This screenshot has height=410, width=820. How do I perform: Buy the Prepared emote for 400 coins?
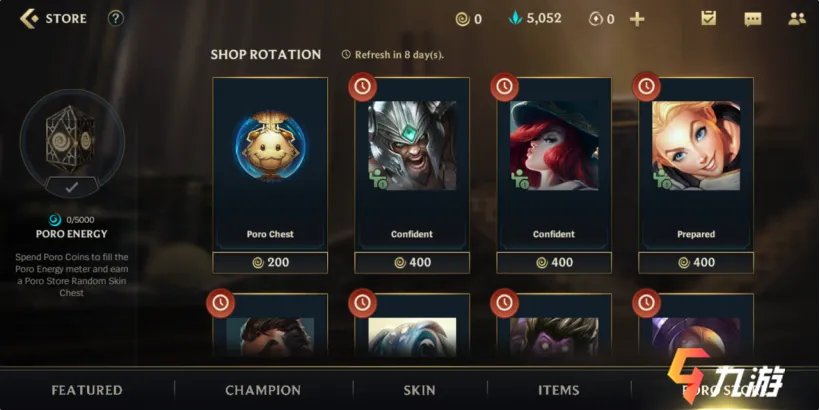(x=696, y=263)
